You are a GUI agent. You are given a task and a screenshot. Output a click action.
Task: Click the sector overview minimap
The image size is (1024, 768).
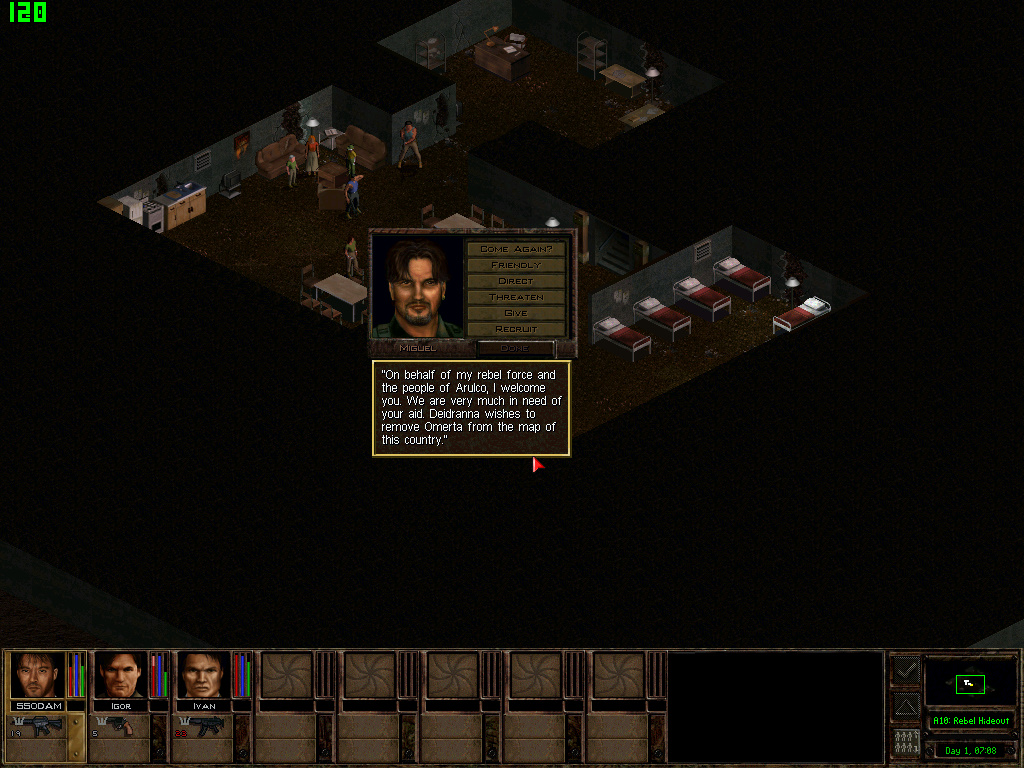[x=970, y=683]
